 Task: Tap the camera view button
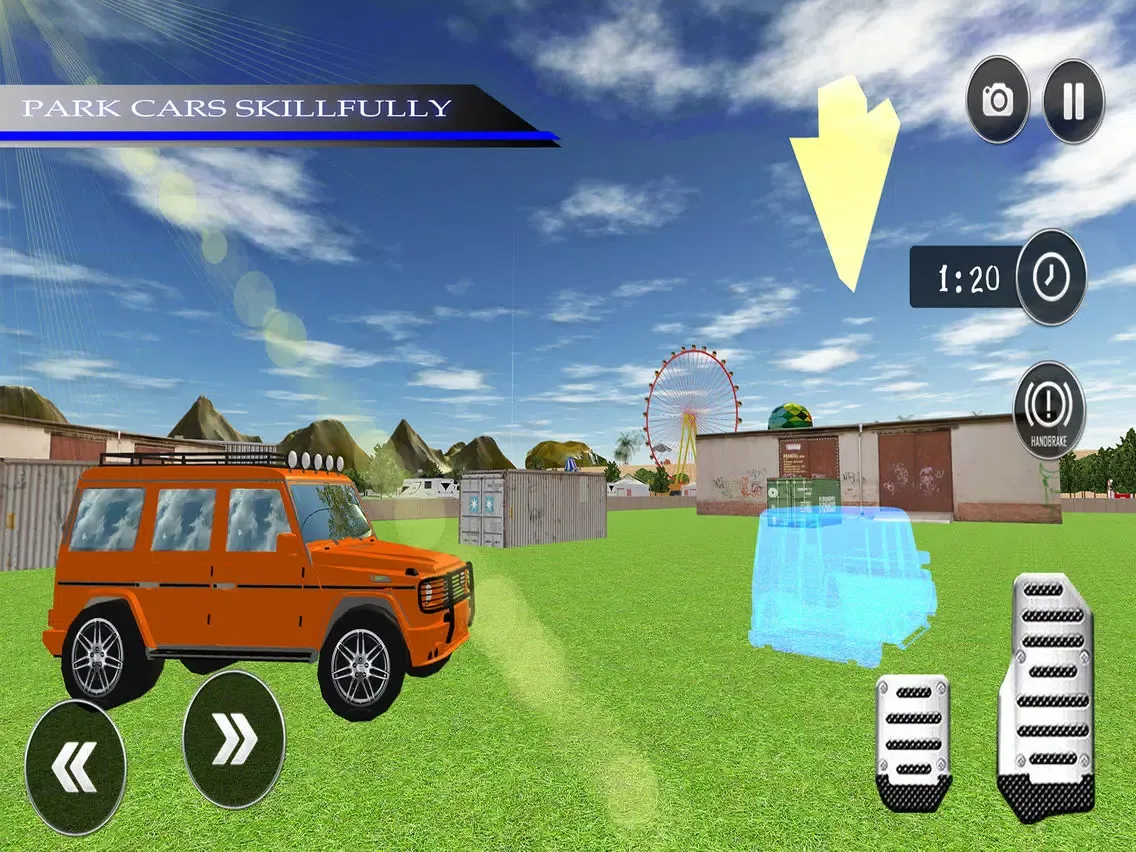tap(997, 99)
